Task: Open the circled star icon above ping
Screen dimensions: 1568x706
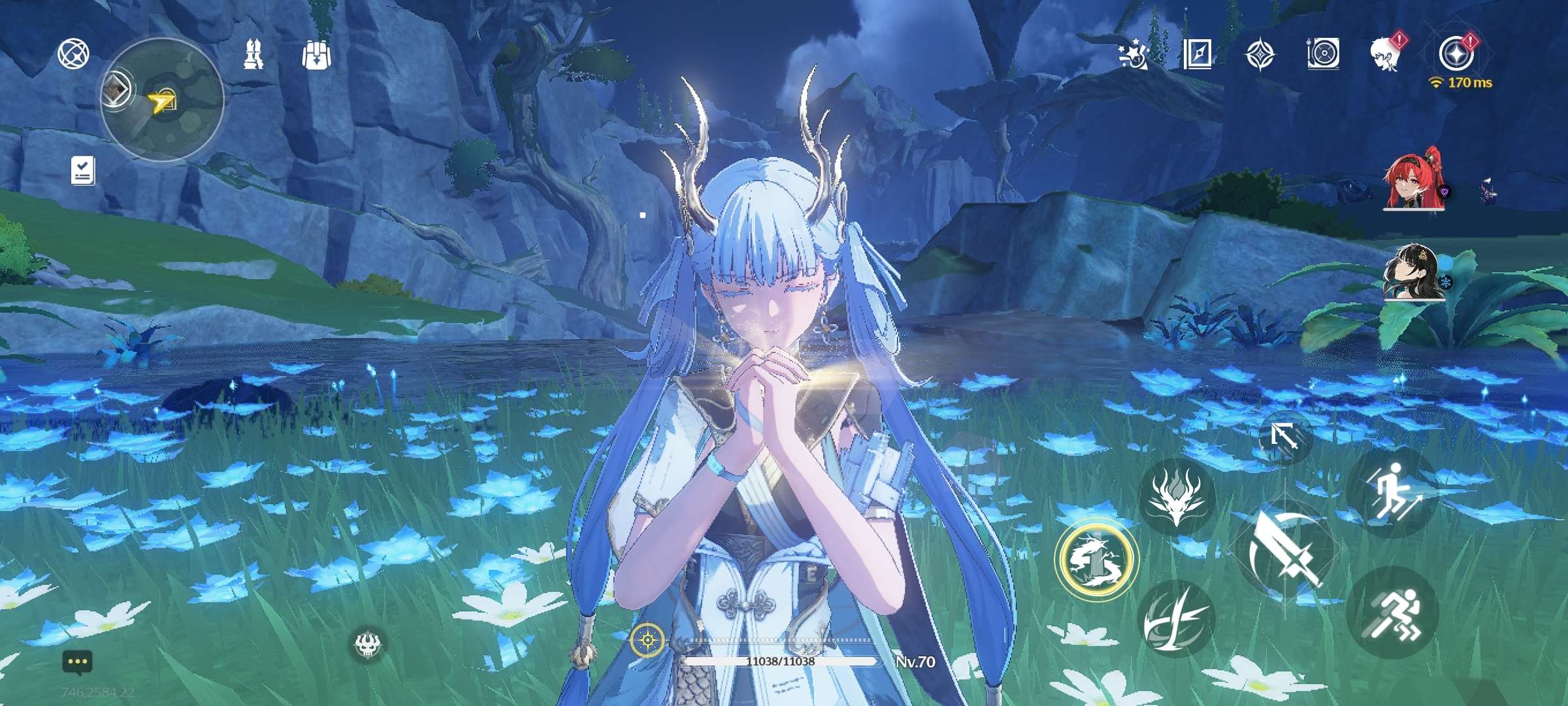Action: 1456,52
